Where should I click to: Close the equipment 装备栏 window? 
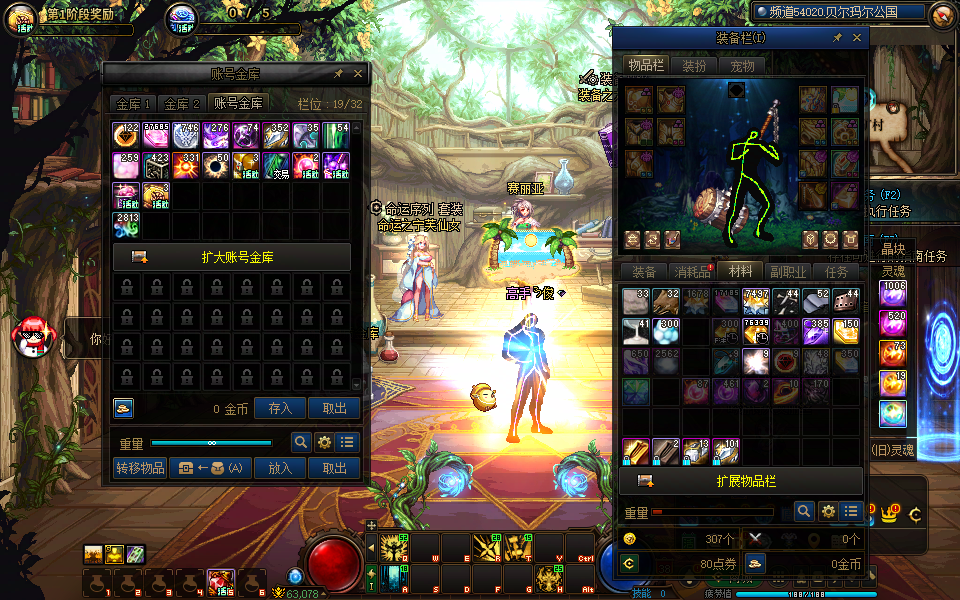[x=857, y=38]
